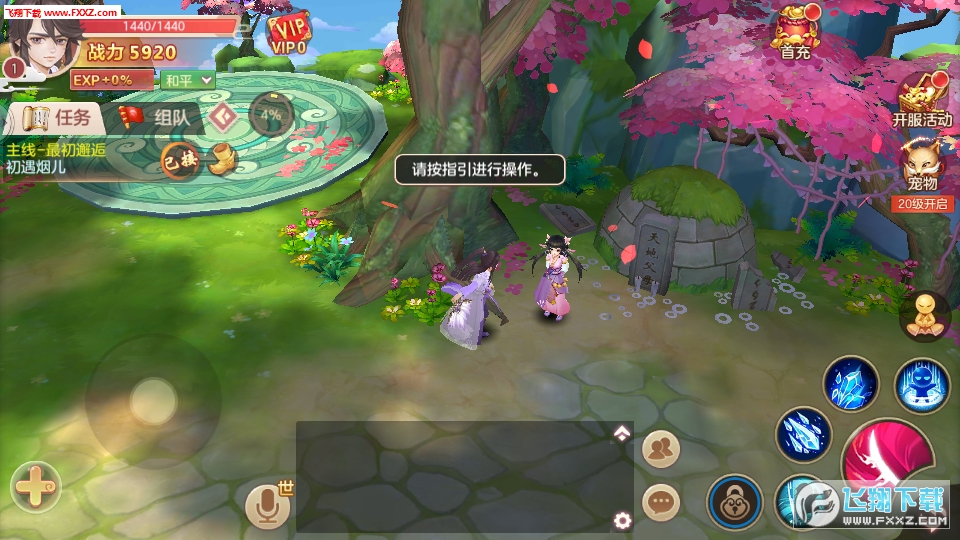Open the friends list button
Screen dimensions: 960x540
coord(661,449)
